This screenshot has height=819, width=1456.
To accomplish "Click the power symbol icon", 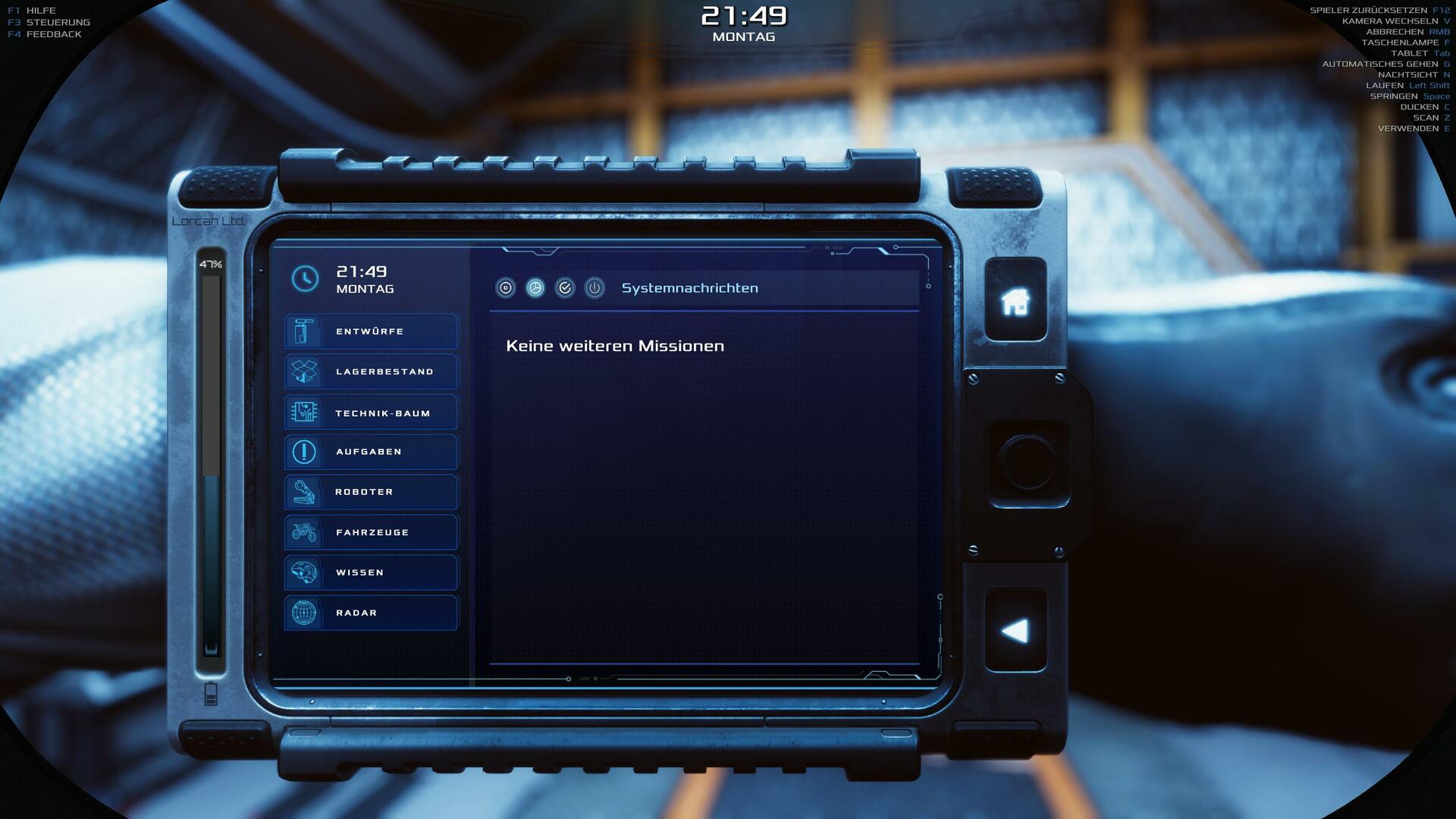I will coord(595,288).
